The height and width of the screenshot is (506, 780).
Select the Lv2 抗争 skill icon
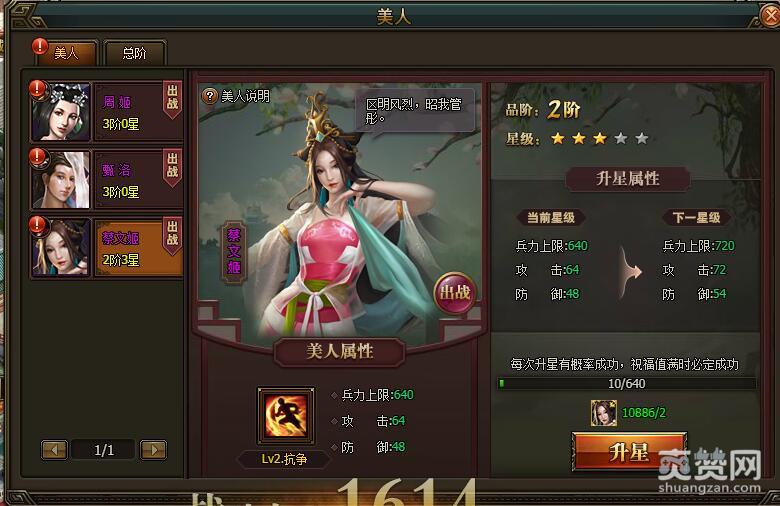coord(282,416)
